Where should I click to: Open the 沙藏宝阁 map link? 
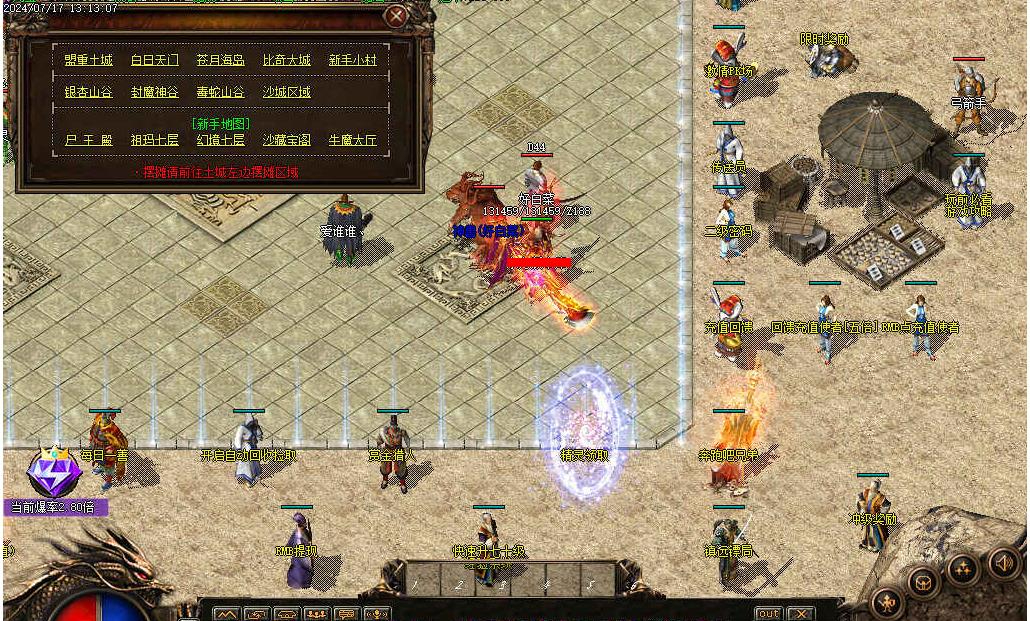click(x=287, y=140)
